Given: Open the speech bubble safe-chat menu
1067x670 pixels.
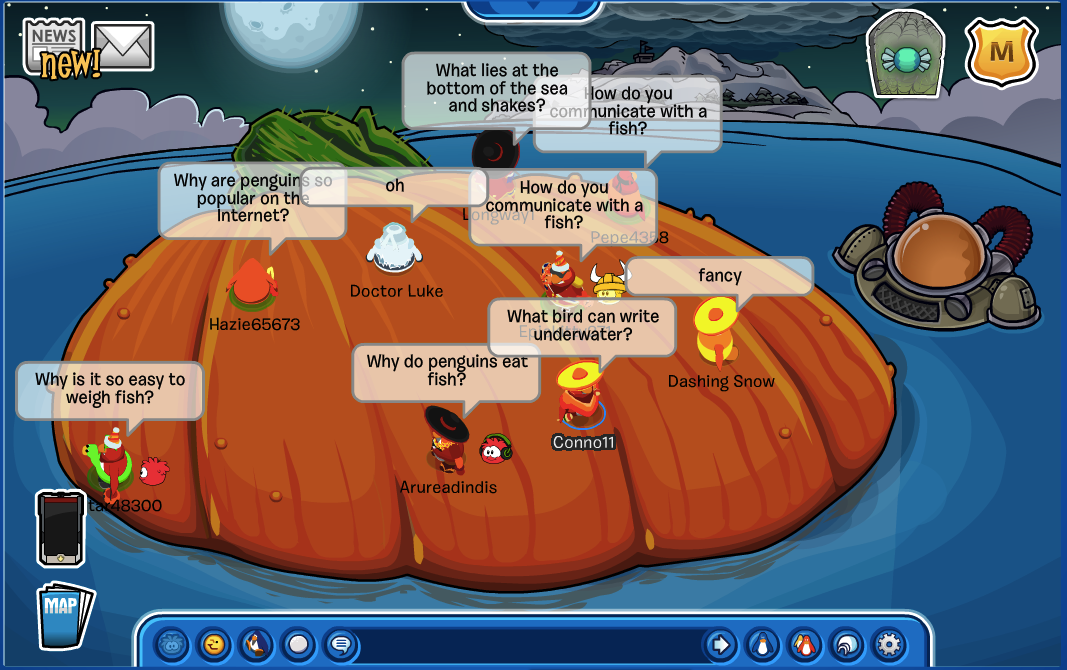Looking at the screenshot, I should [340, 644].
